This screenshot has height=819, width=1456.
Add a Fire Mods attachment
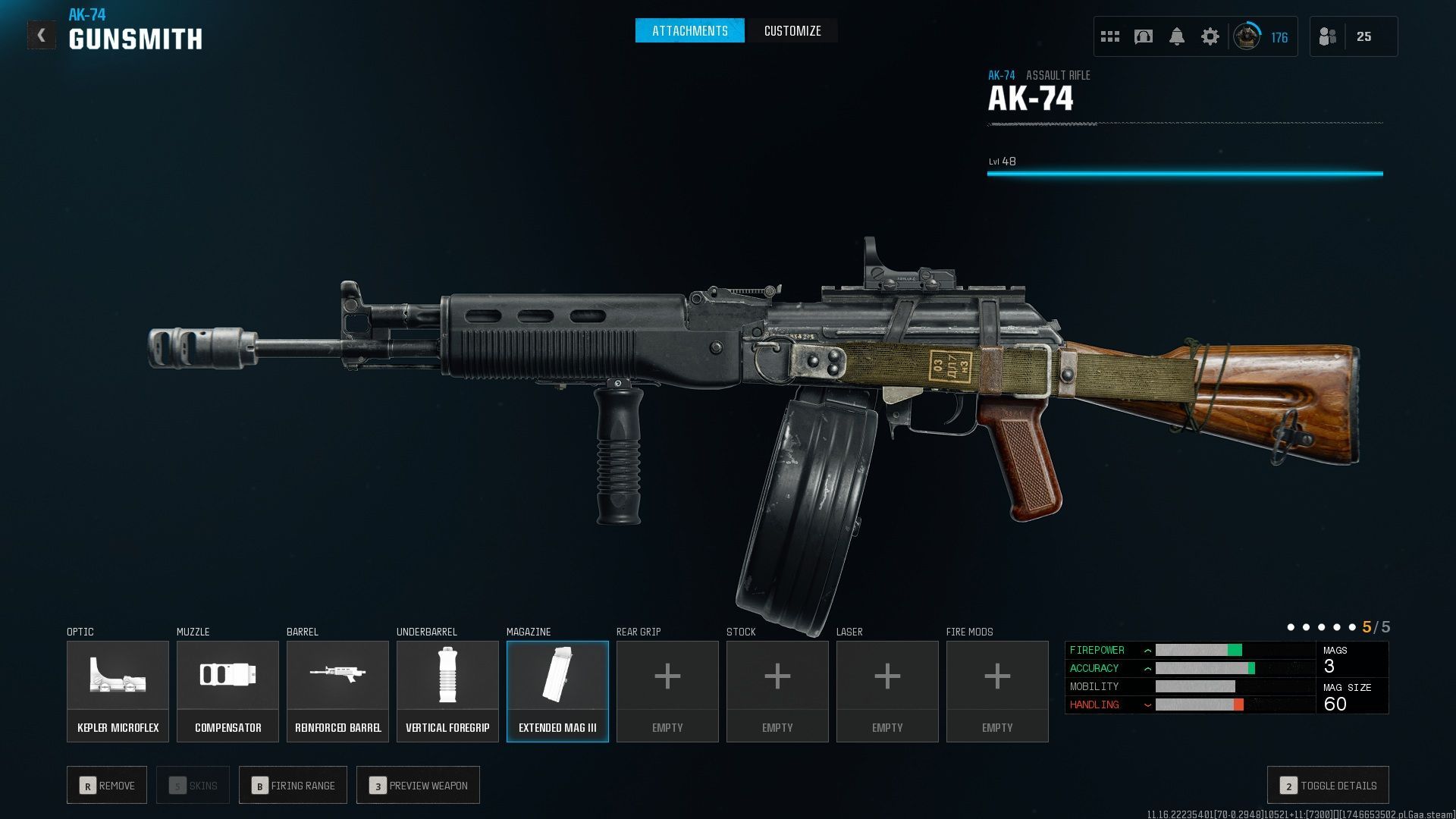[997, 691]
